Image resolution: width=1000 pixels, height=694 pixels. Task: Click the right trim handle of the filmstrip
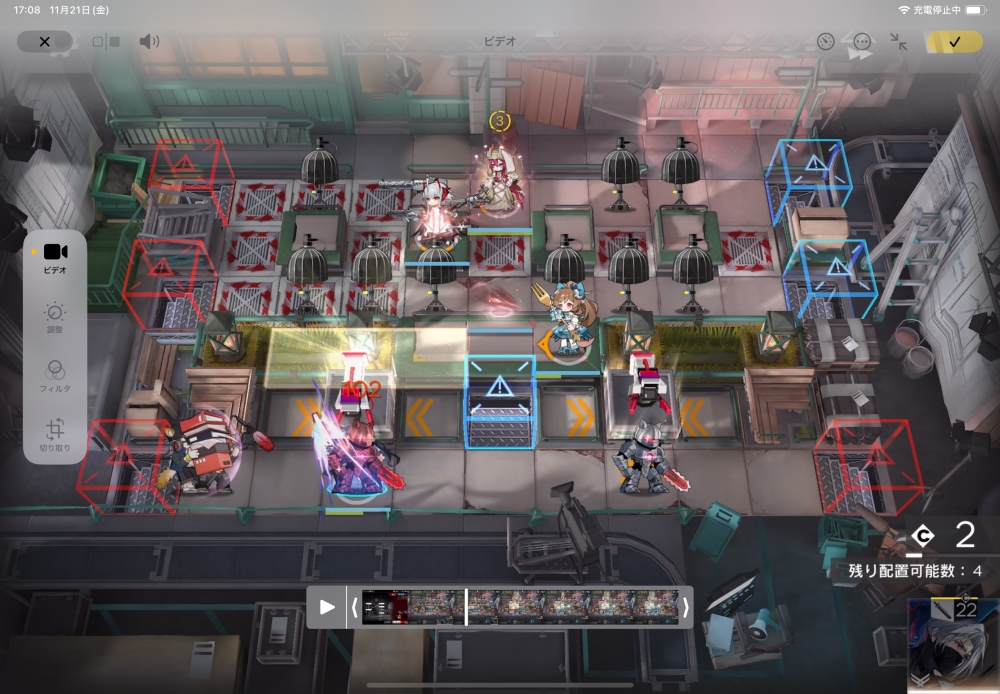pos(685,607)
